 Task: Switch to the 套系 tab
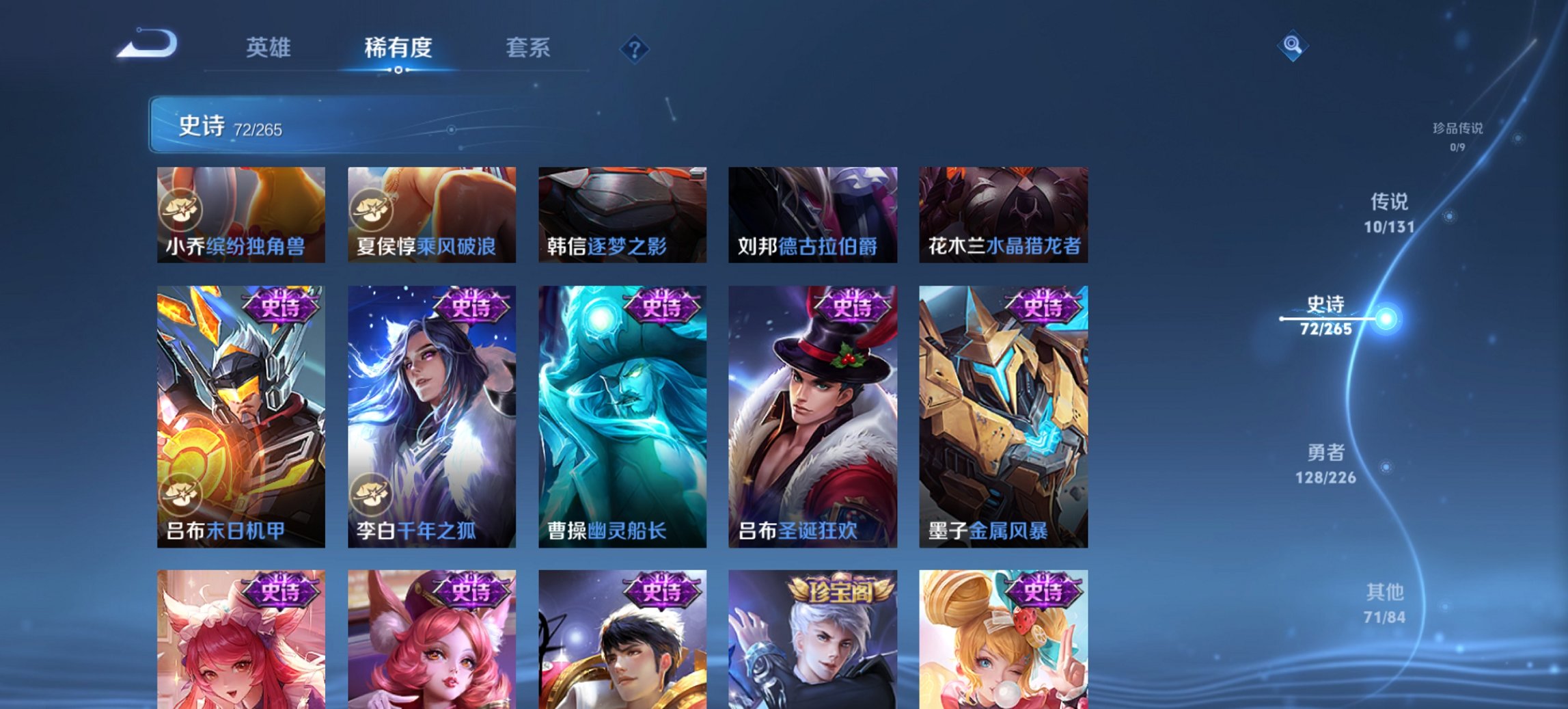pyautogui.click(x=528, y=46)
